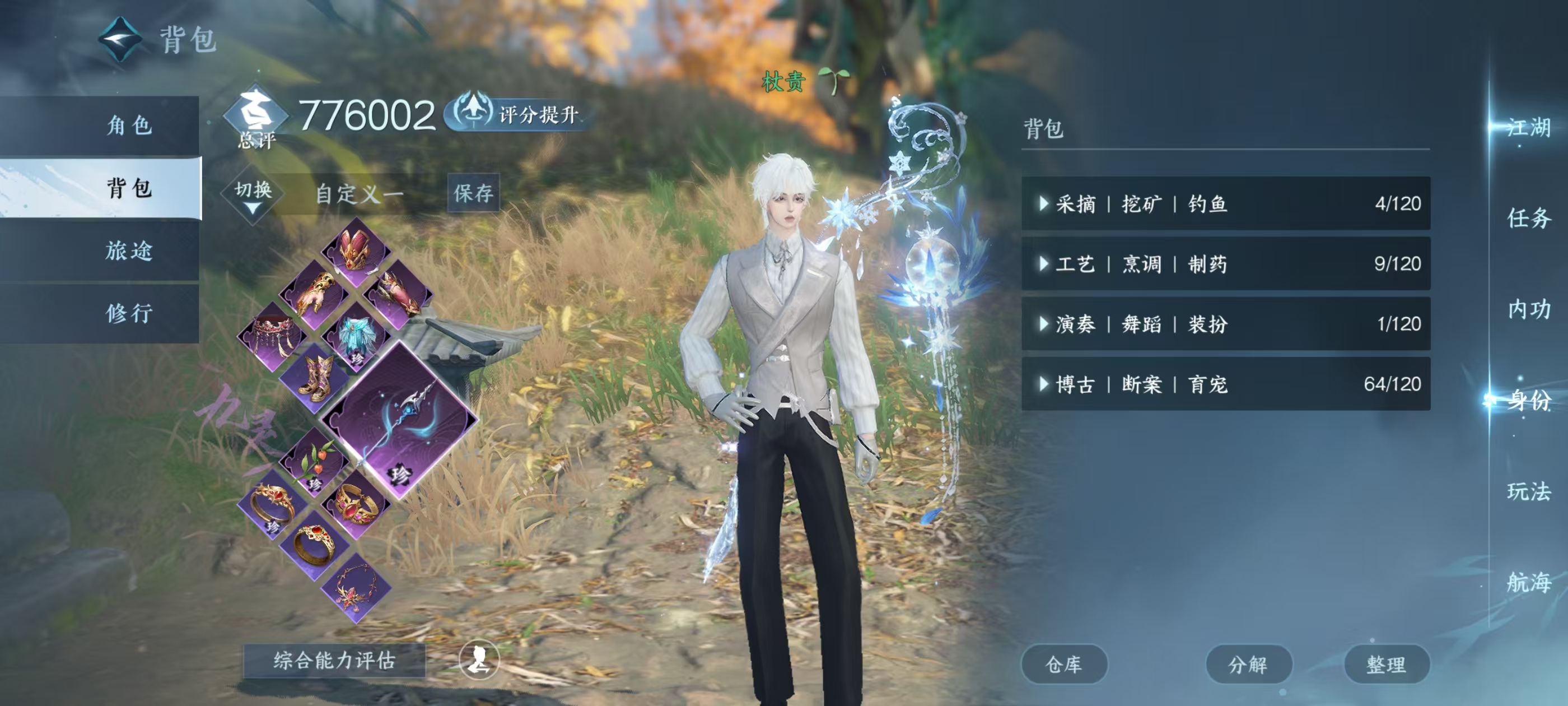Open 综合能力评估 ability evaluation

[x=334, y=660]
